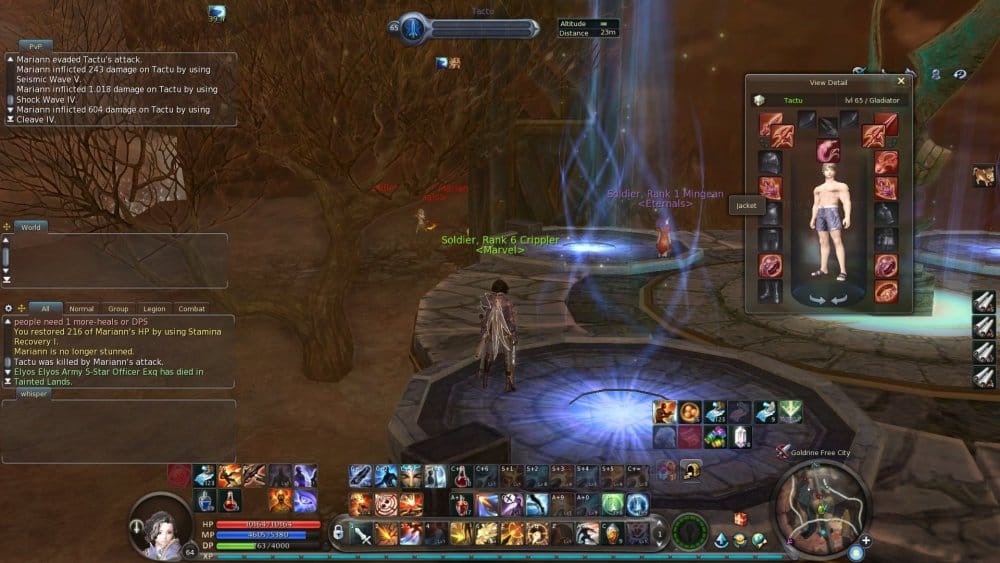Click the minimap plus zoom button

click(x=865, y=541)
